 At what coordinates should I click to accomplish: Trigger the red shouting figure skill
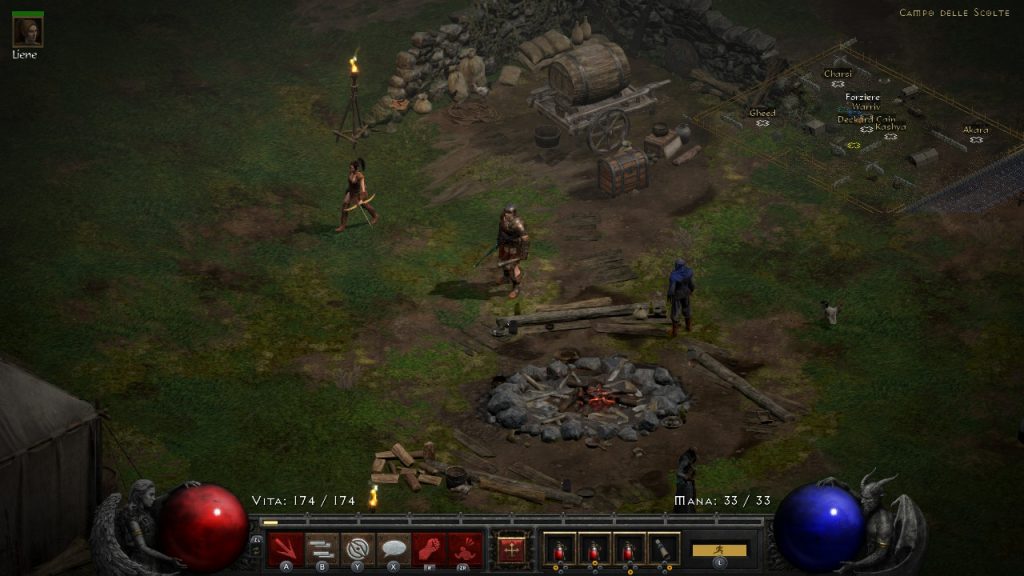coord(465,549)
